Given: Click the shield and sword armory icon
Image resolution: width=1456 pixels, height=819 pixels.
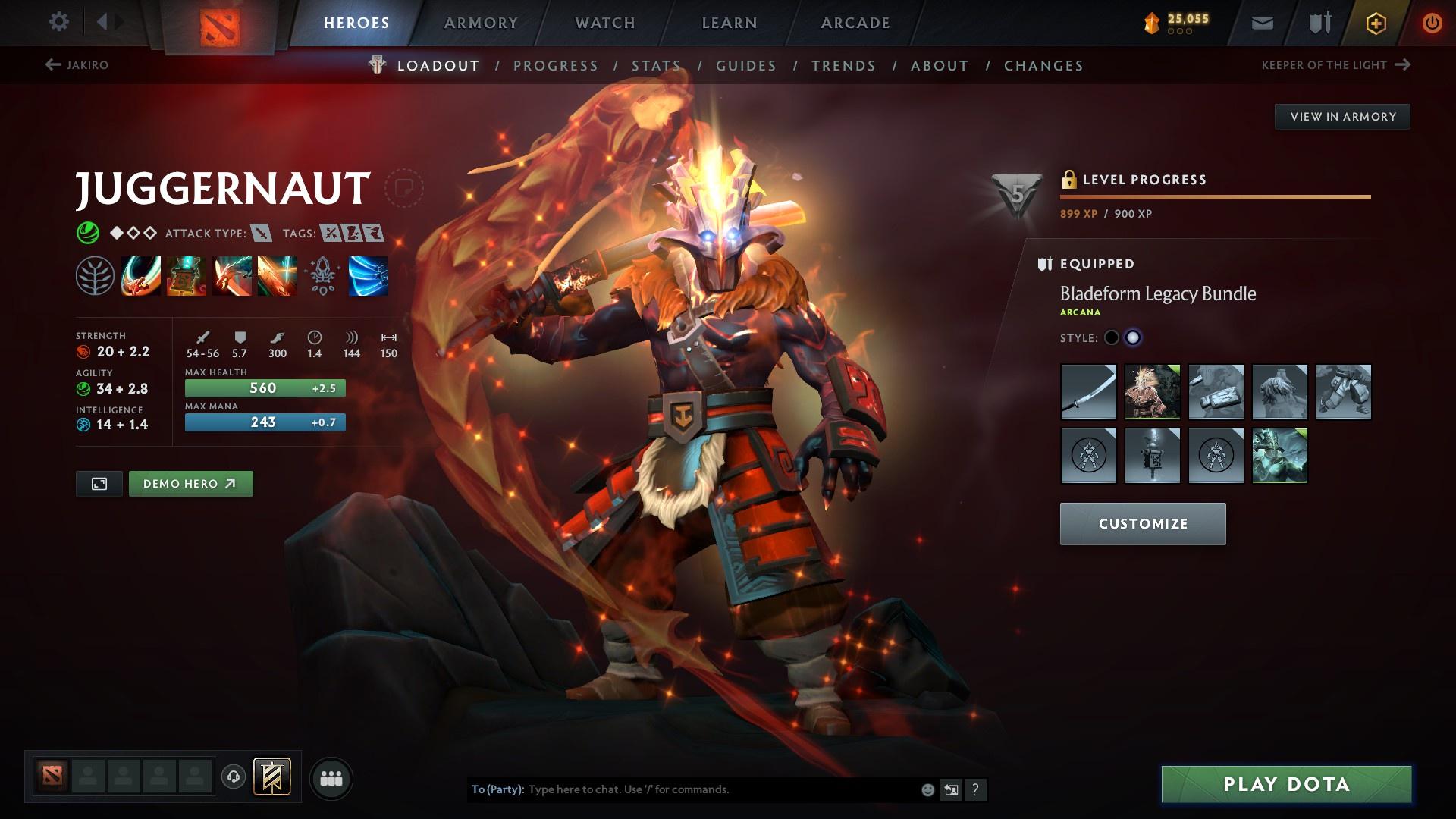Looking at the screenshot, I should coord(1319,22).
